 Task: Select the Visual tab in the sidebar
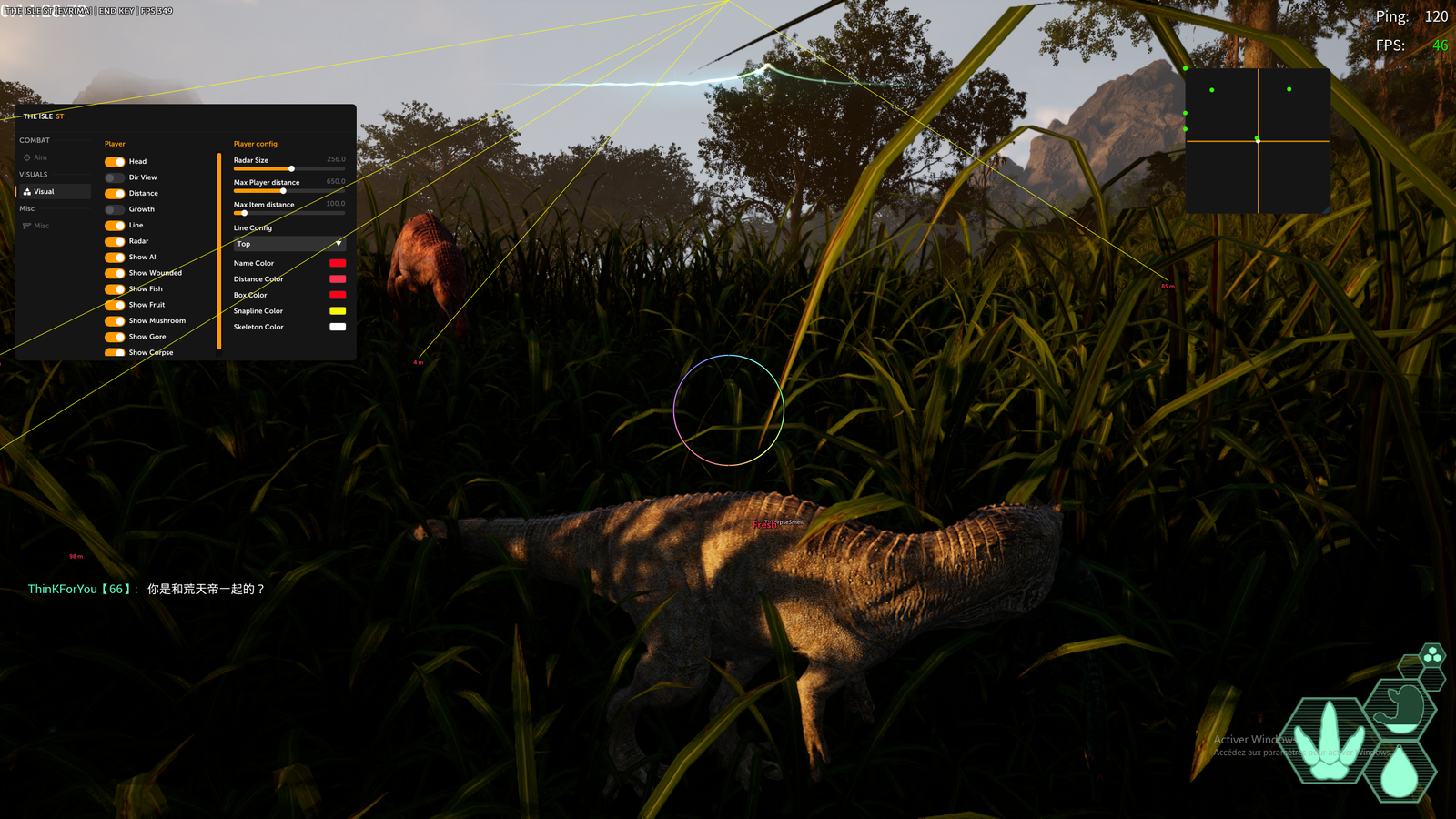click(x=44, y=192)
